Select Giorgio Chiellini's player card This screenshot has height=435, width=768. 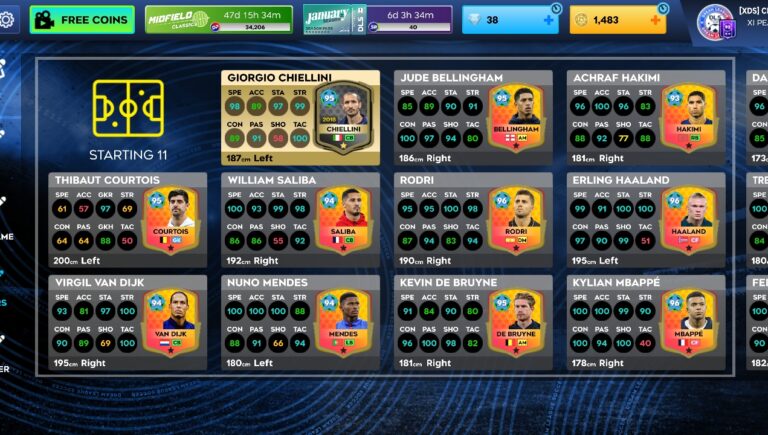click(x=300, y=118)
